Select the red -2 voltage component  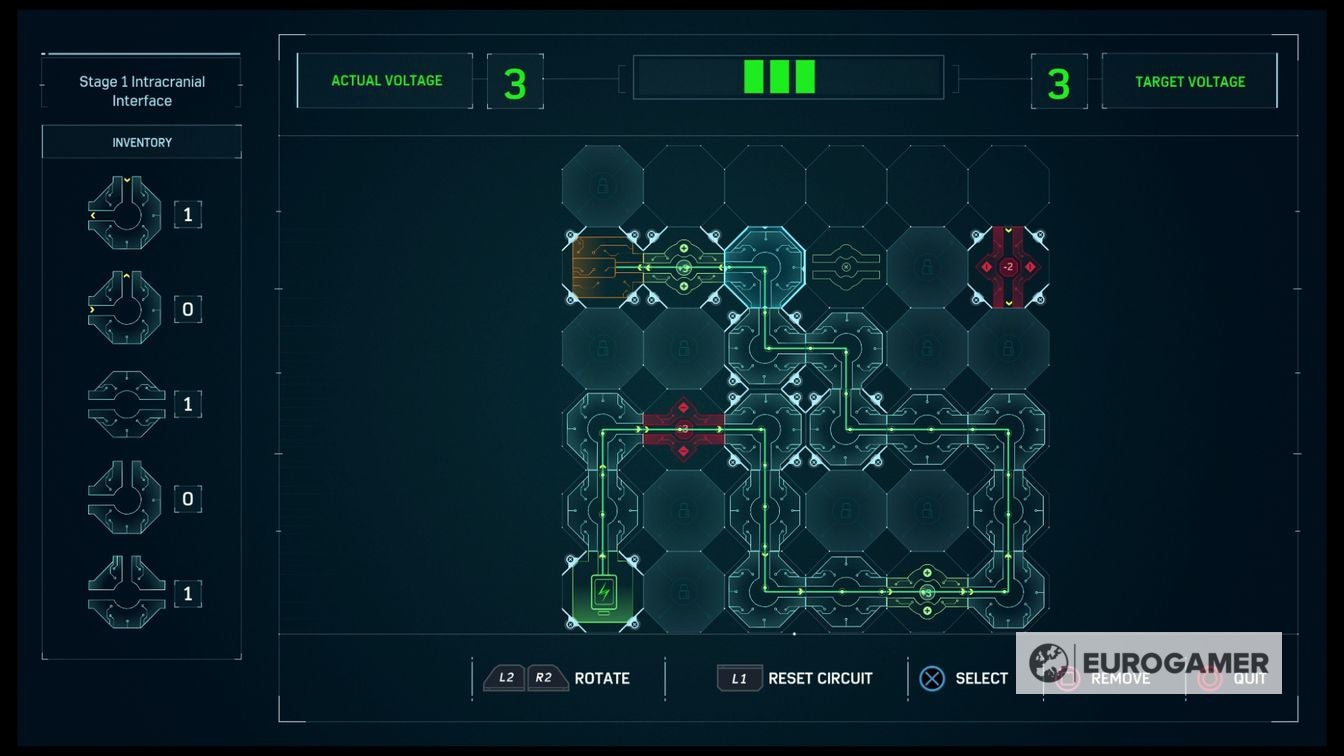[x=1007, y=268]
